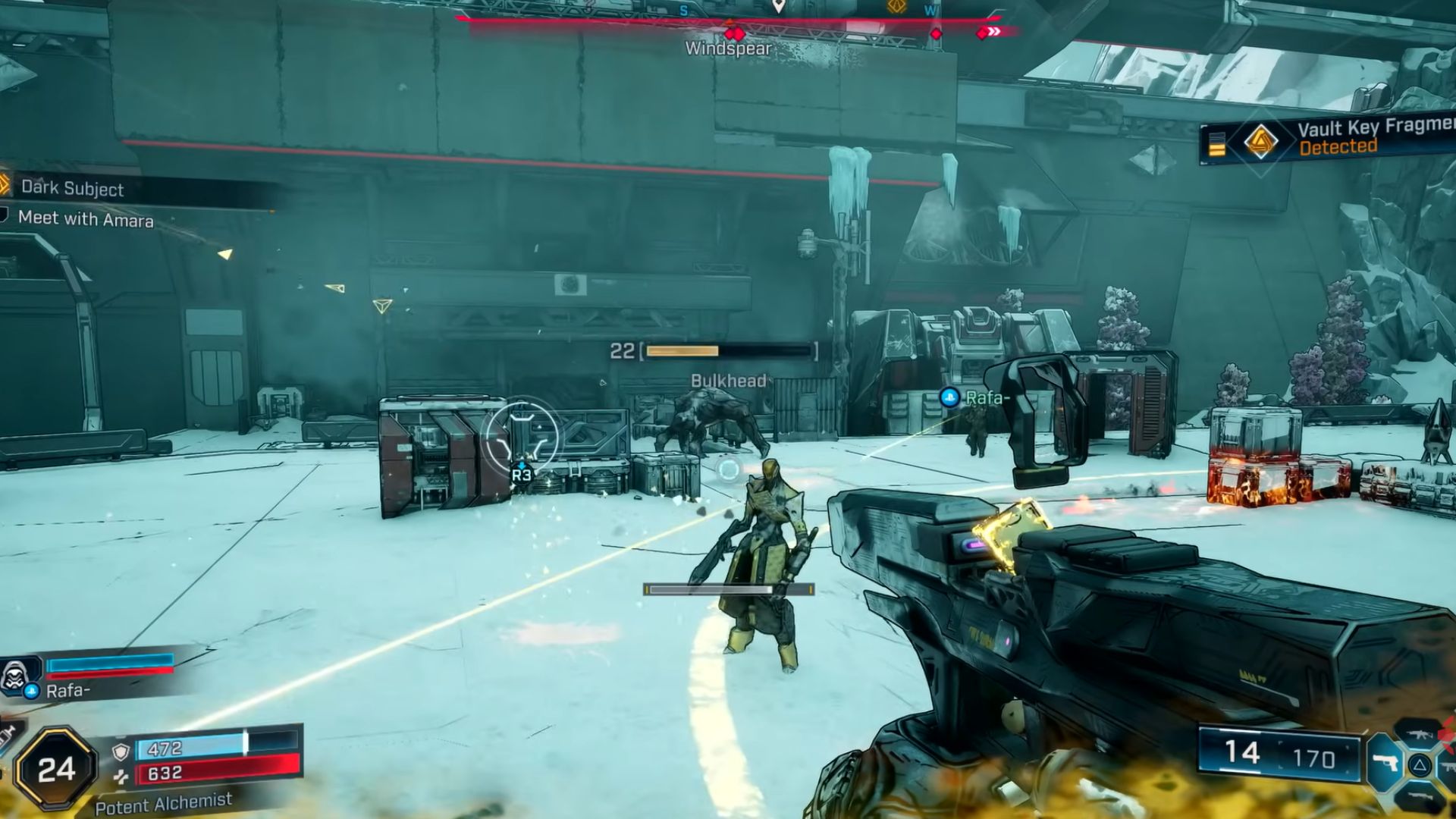The width and height of the screenshot is (1456, 819).
Task: Select the equipped pistol weapon slot
Action: (x=1385, y=763)
